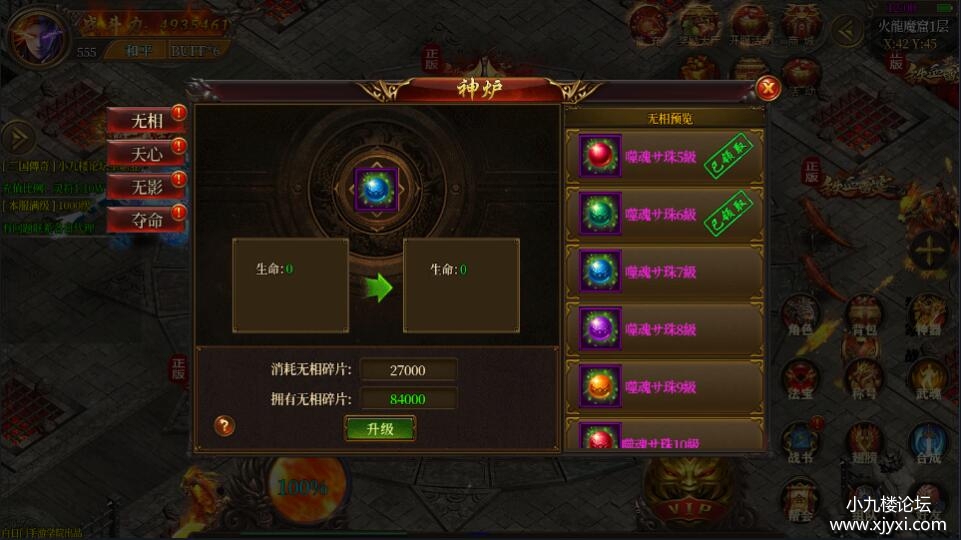This screenshot has height=540, width=961.
Task: Open the 战书 icon with red badge
Action: 798,445
